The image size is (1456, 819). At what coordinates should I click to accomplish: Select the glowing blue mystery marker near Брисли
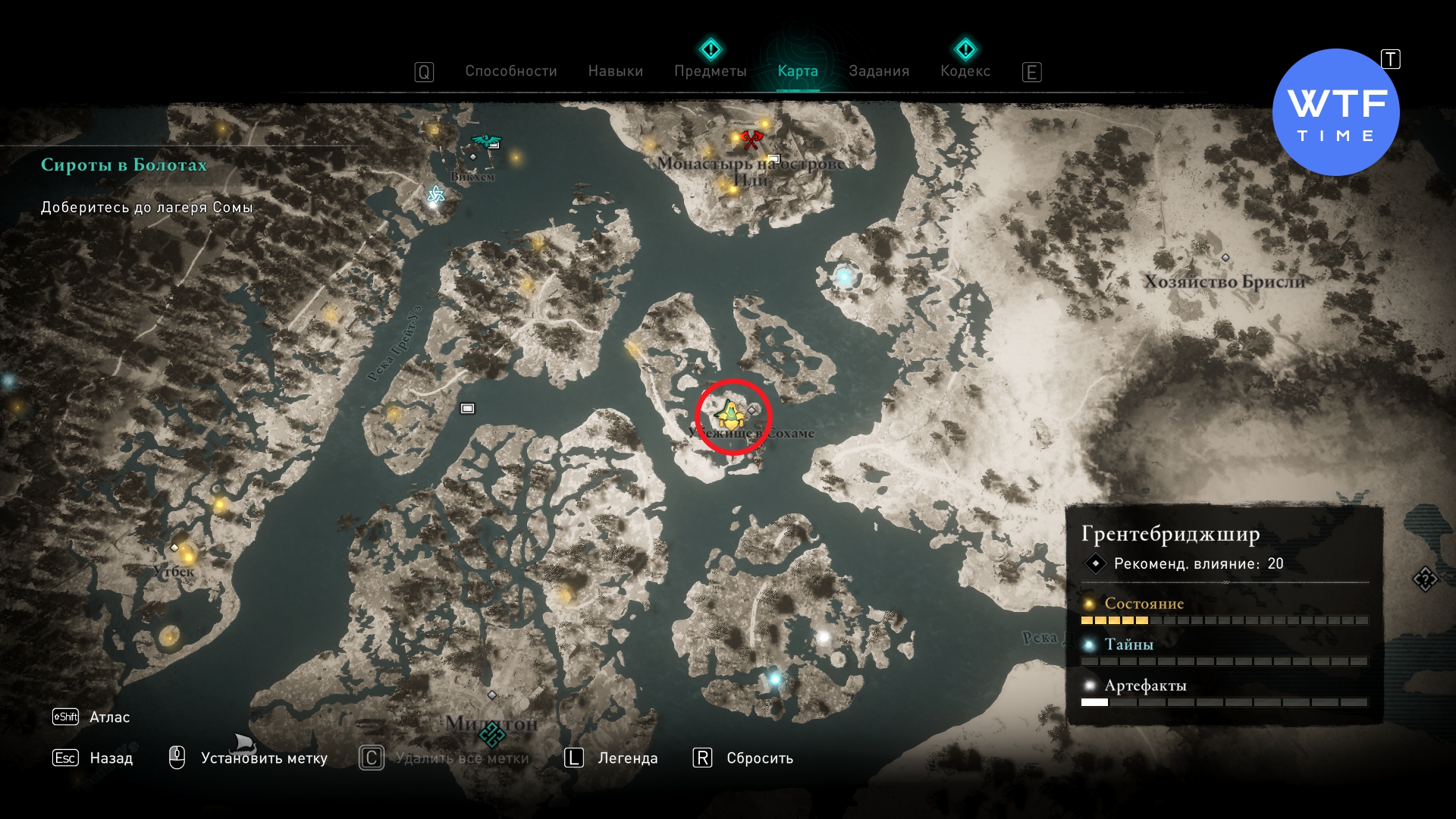(x=844, y=277)
